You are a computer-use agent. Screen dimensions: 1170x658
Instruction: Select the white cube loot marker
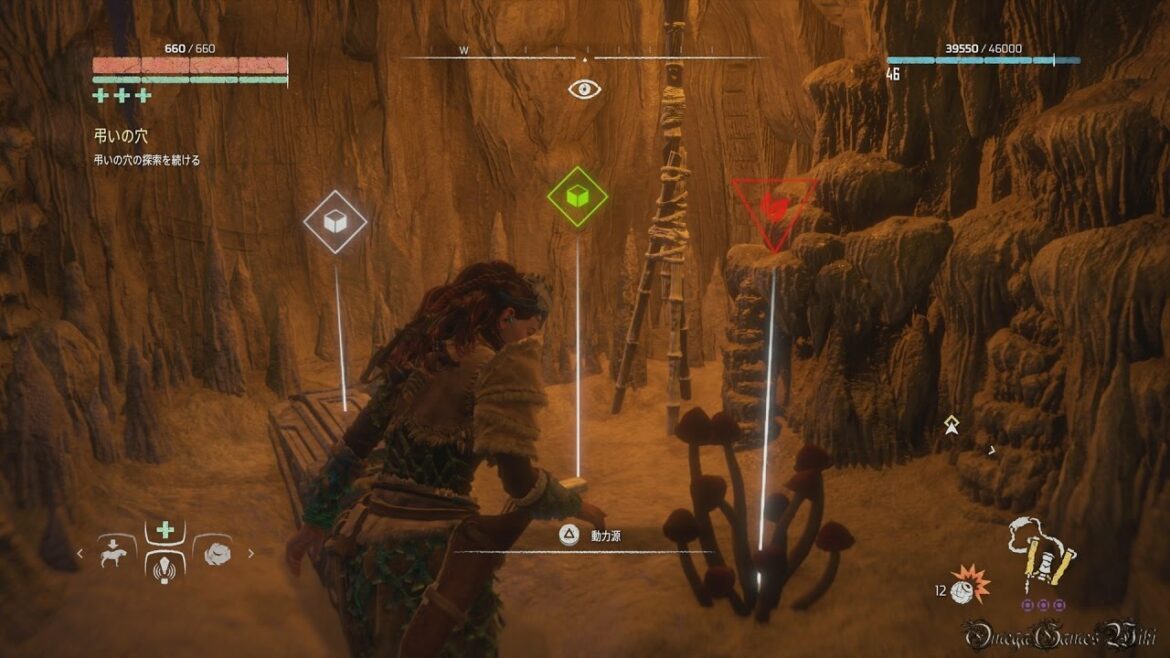[335, 222]
